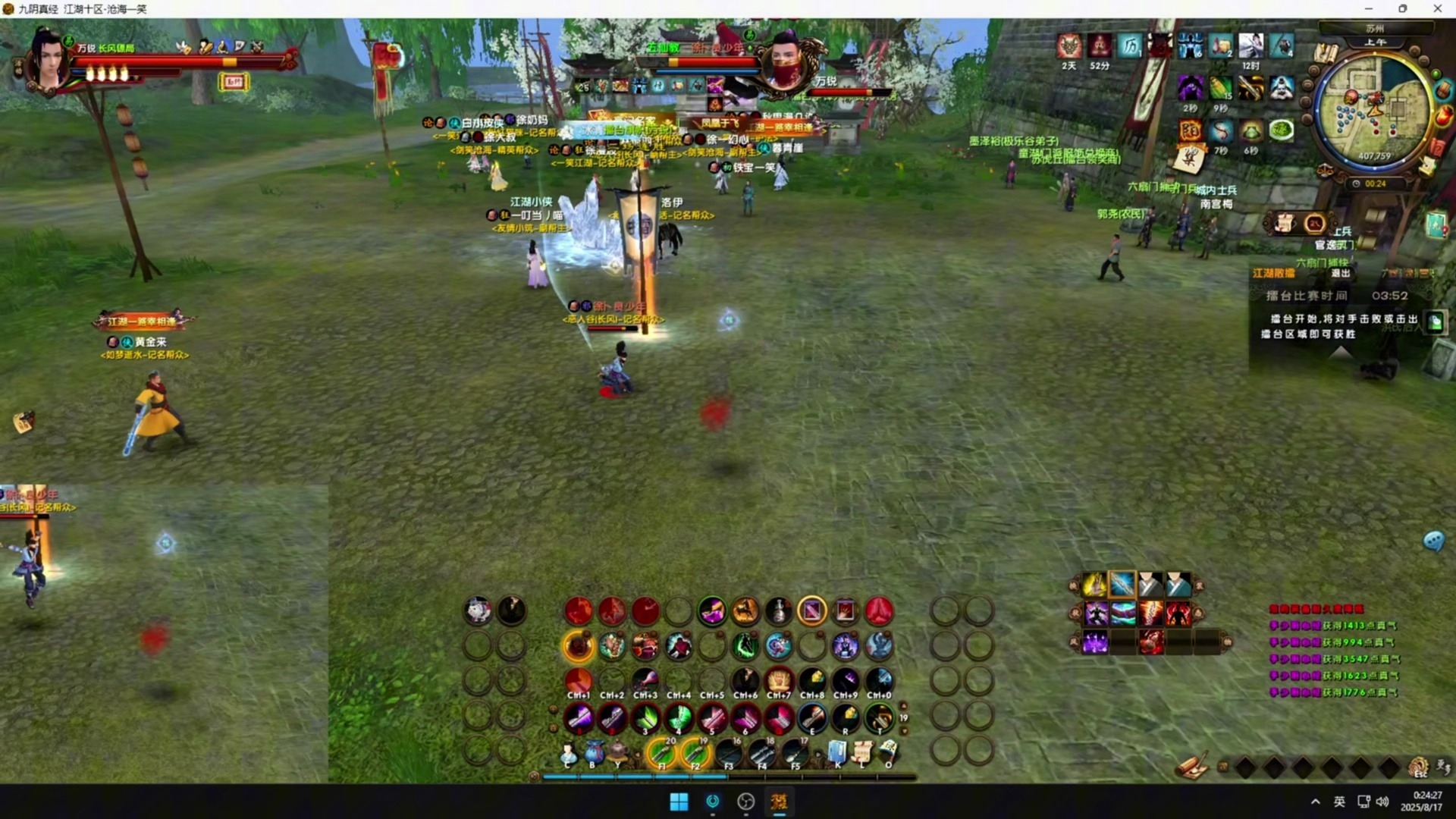The image size is (1456, 819).
Task: Use the white bottle item slot
Action: pyautogui.click(x=778, y=611)
